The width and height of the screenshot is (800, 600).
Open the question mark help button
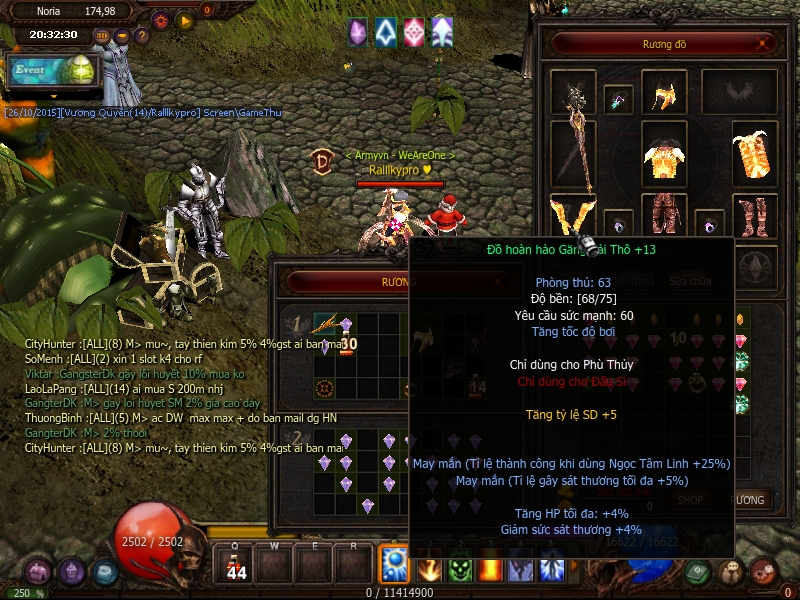[142, 36]
